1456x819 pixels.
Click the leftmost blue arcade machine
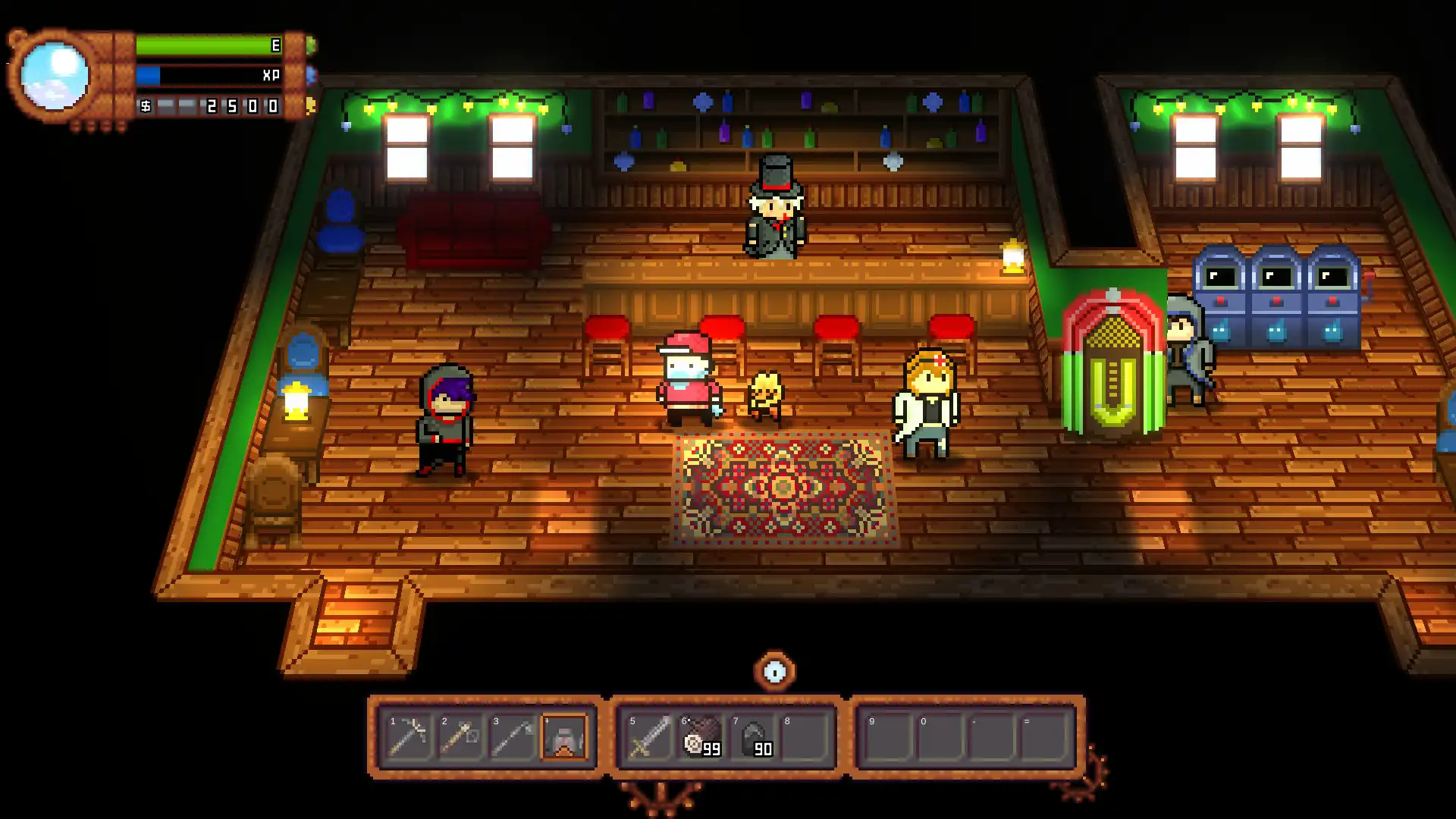1221,296
